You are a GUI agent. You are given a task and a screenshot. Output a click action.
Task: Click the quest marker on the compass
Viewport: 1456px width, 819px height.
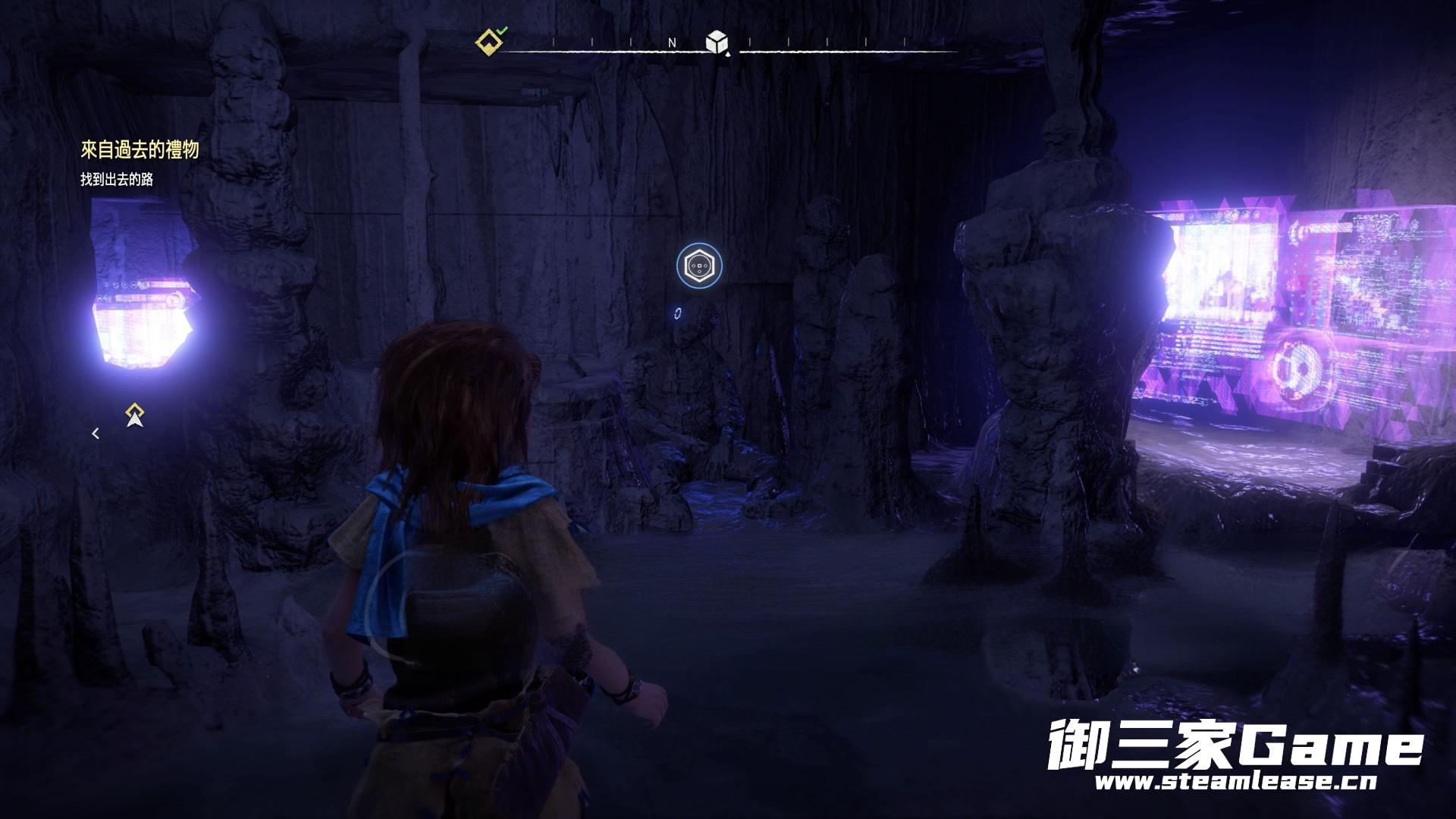(x=489, y=42)
